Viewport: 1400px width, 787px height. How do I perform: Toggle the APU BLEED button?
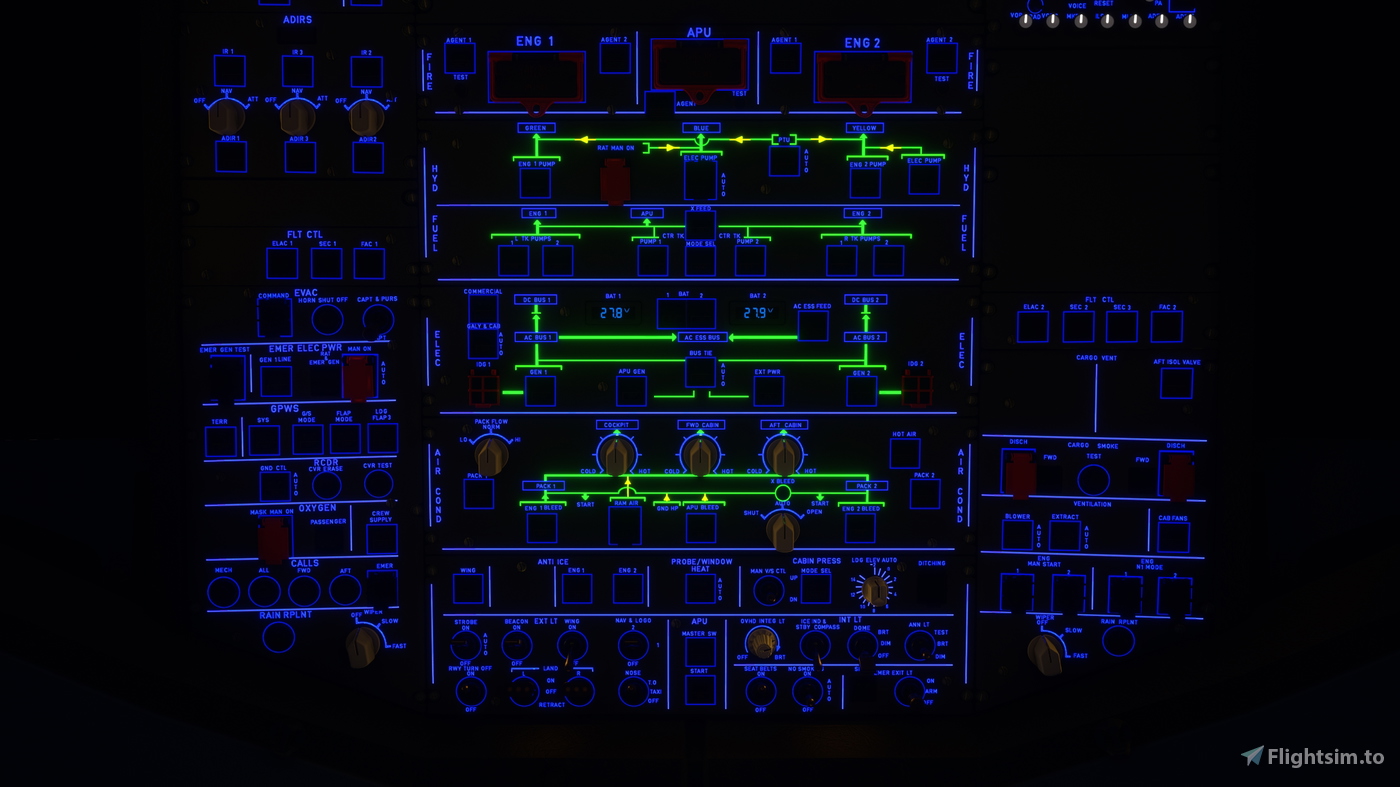click(700, 527)
